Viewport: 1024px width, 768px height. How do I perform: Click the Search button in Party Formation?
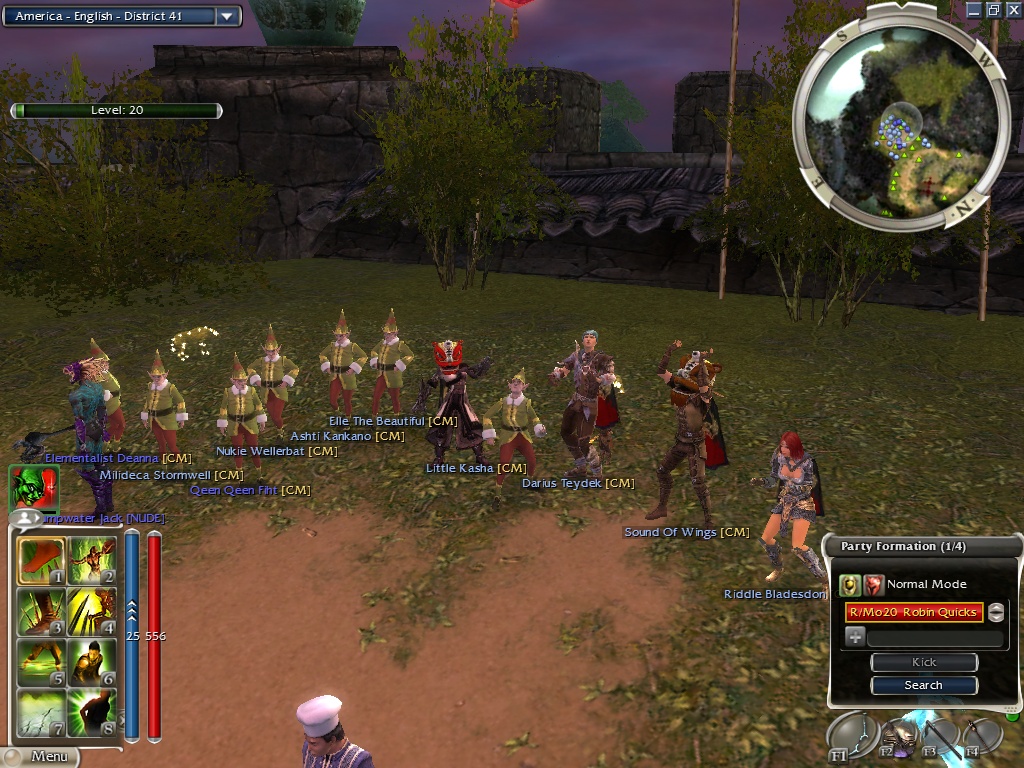(x=923, y=685)
